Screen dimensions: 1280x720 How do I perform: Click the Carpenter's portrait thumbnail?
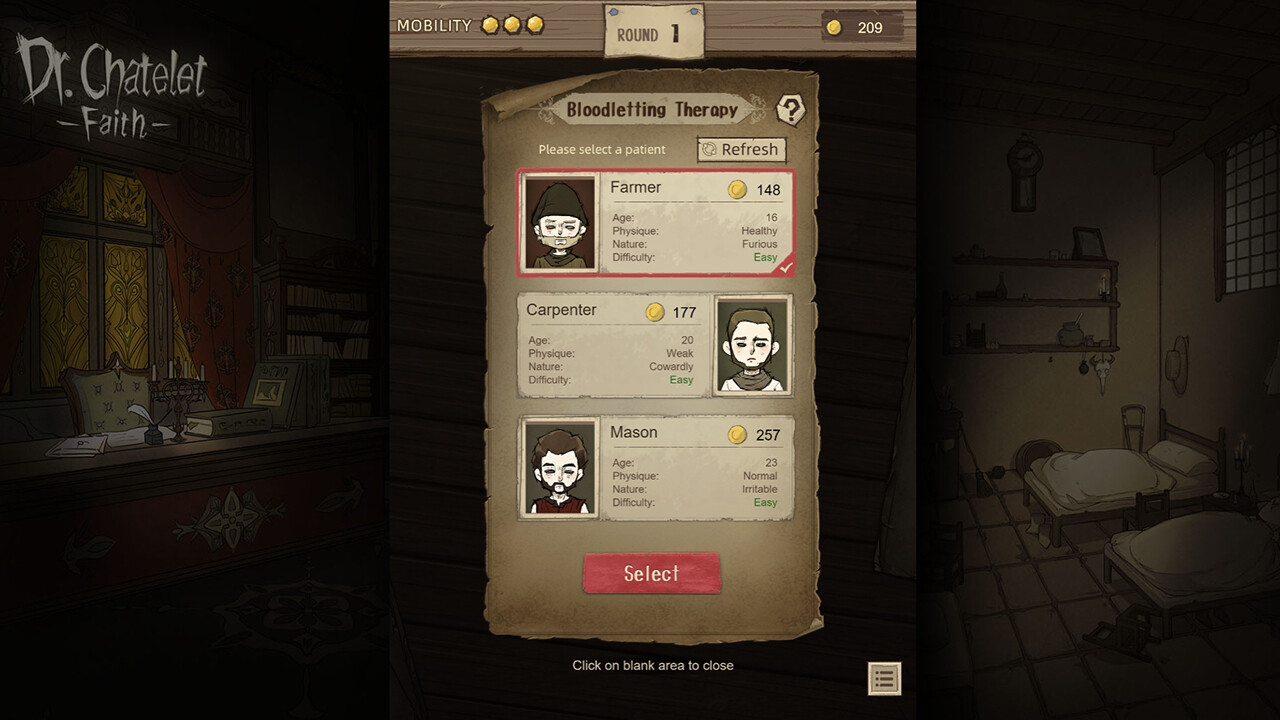pyautogui.click(x=752, y=344)
